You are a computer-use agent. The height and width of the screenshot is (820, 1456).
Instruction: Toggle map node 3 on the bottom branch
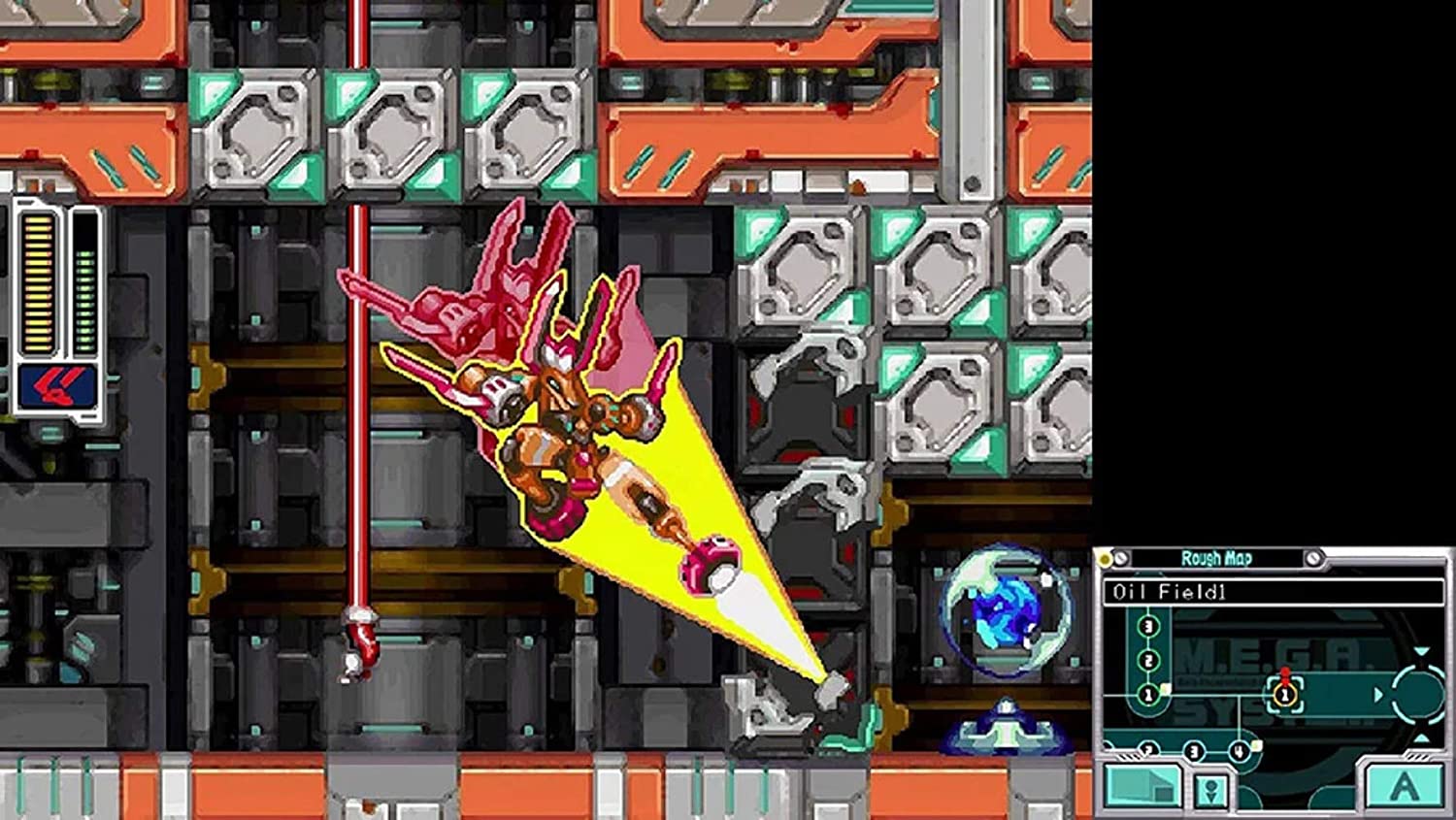point(1192,752)
